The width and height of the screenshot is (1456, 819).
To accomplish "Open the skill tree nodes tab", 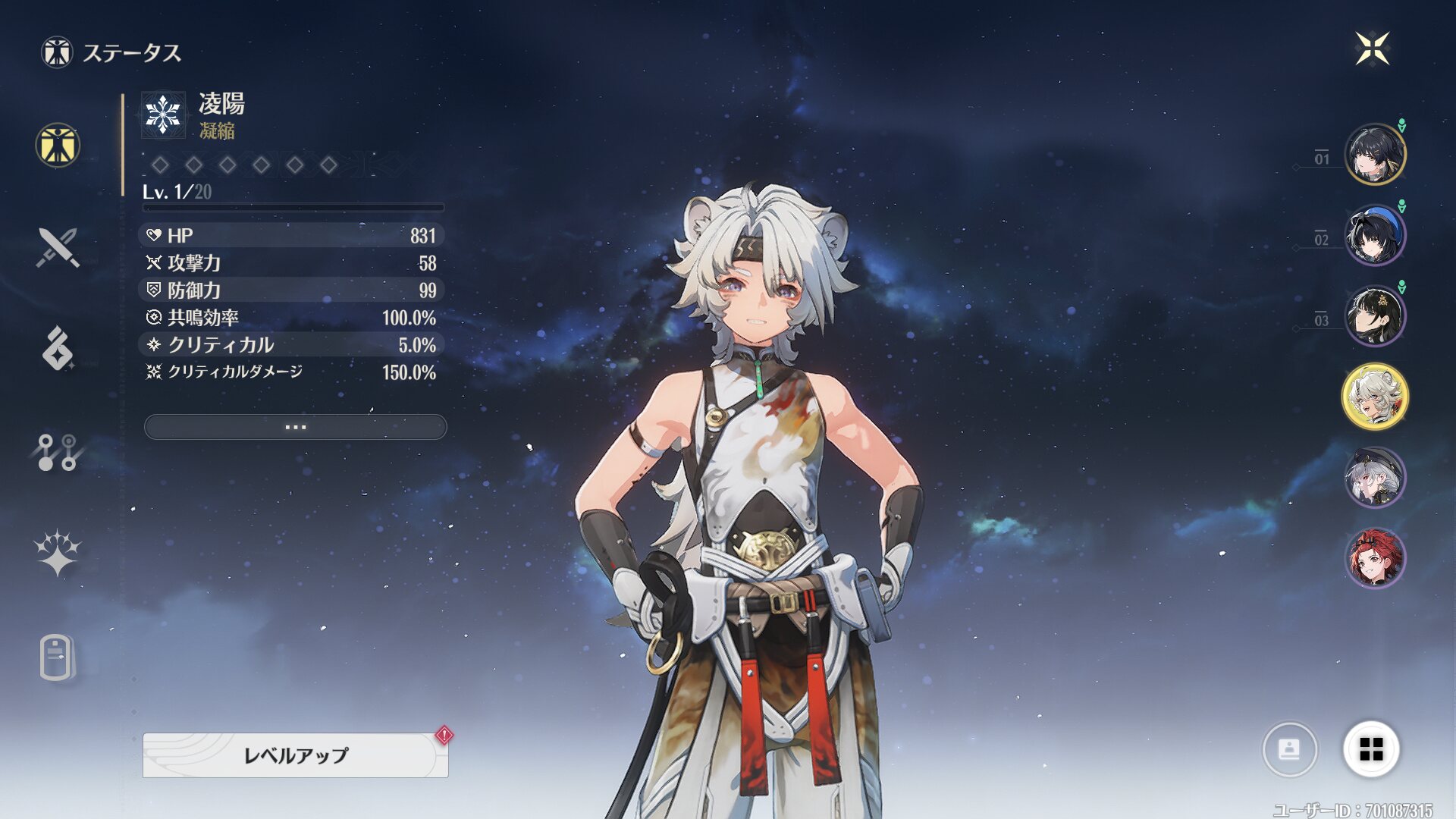I will click(x=58, y=452).
